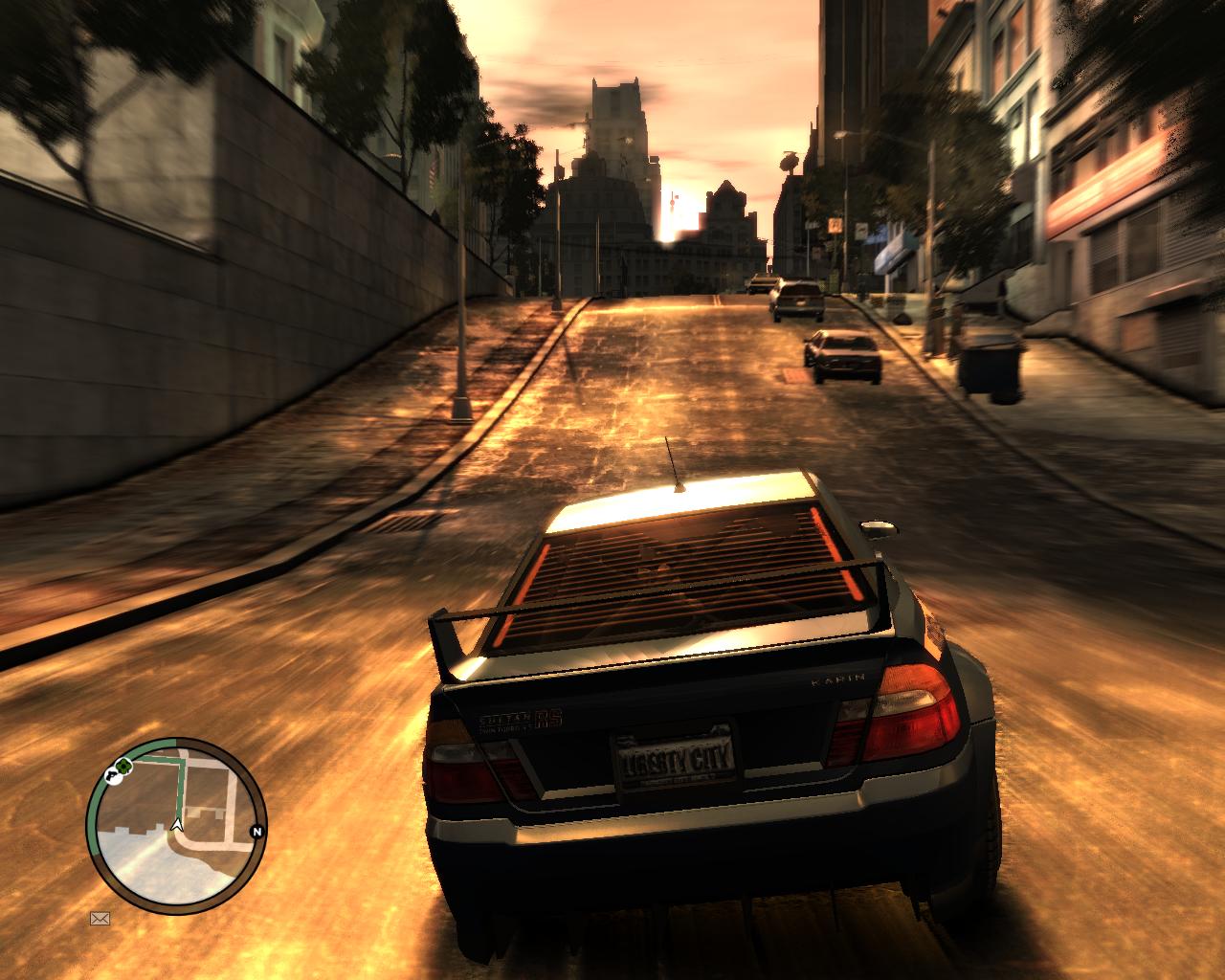Click the Sultan RS badge on the bumper
Screen dimensions: 1225x980
point(522,718)
